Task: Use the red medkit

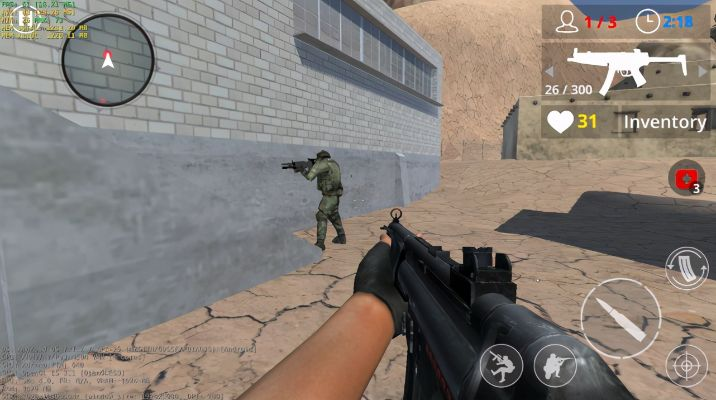Action: click(x=687, y=179)
